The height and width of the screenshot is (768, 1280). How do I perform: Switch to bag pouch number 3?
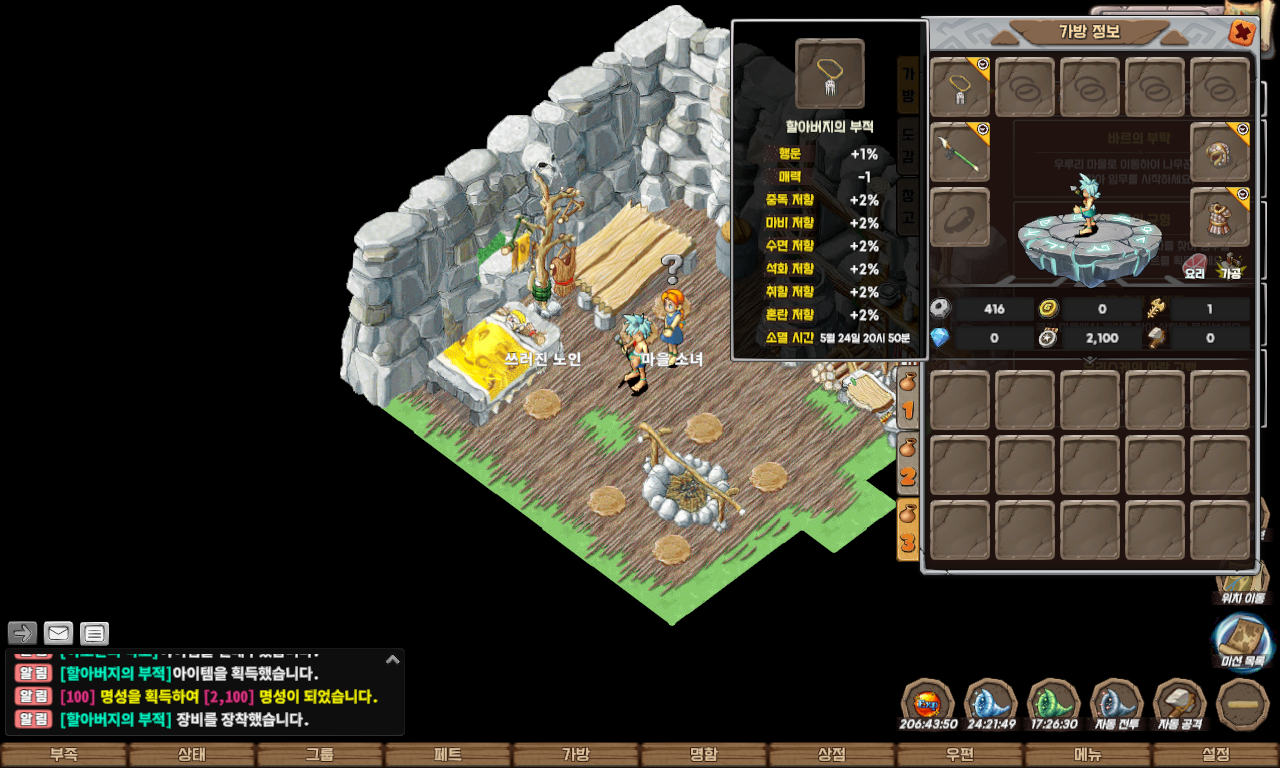(907, 530)
